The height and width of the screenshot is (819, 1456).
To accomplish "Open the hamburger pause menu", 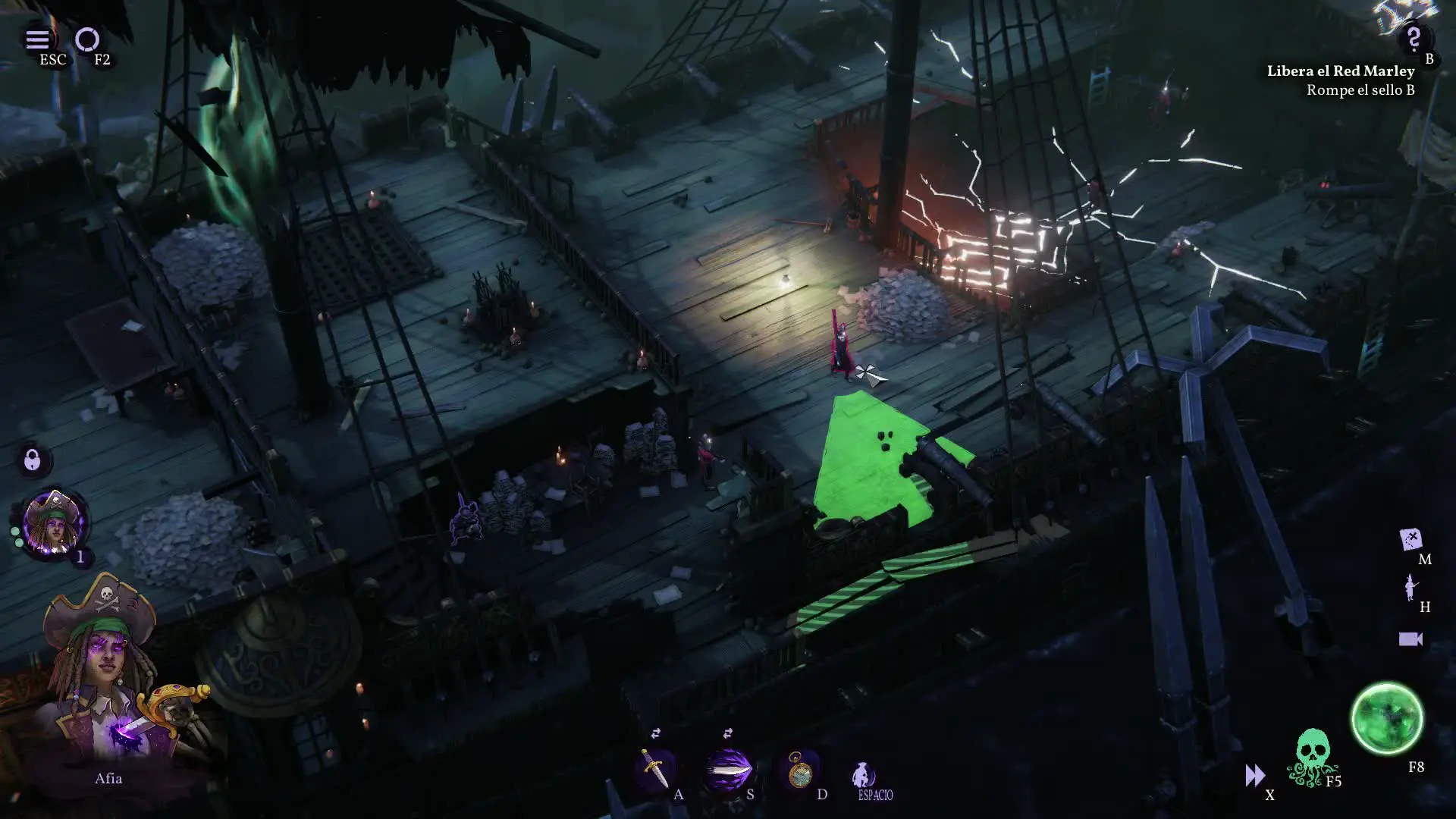I will pos(37,39).
